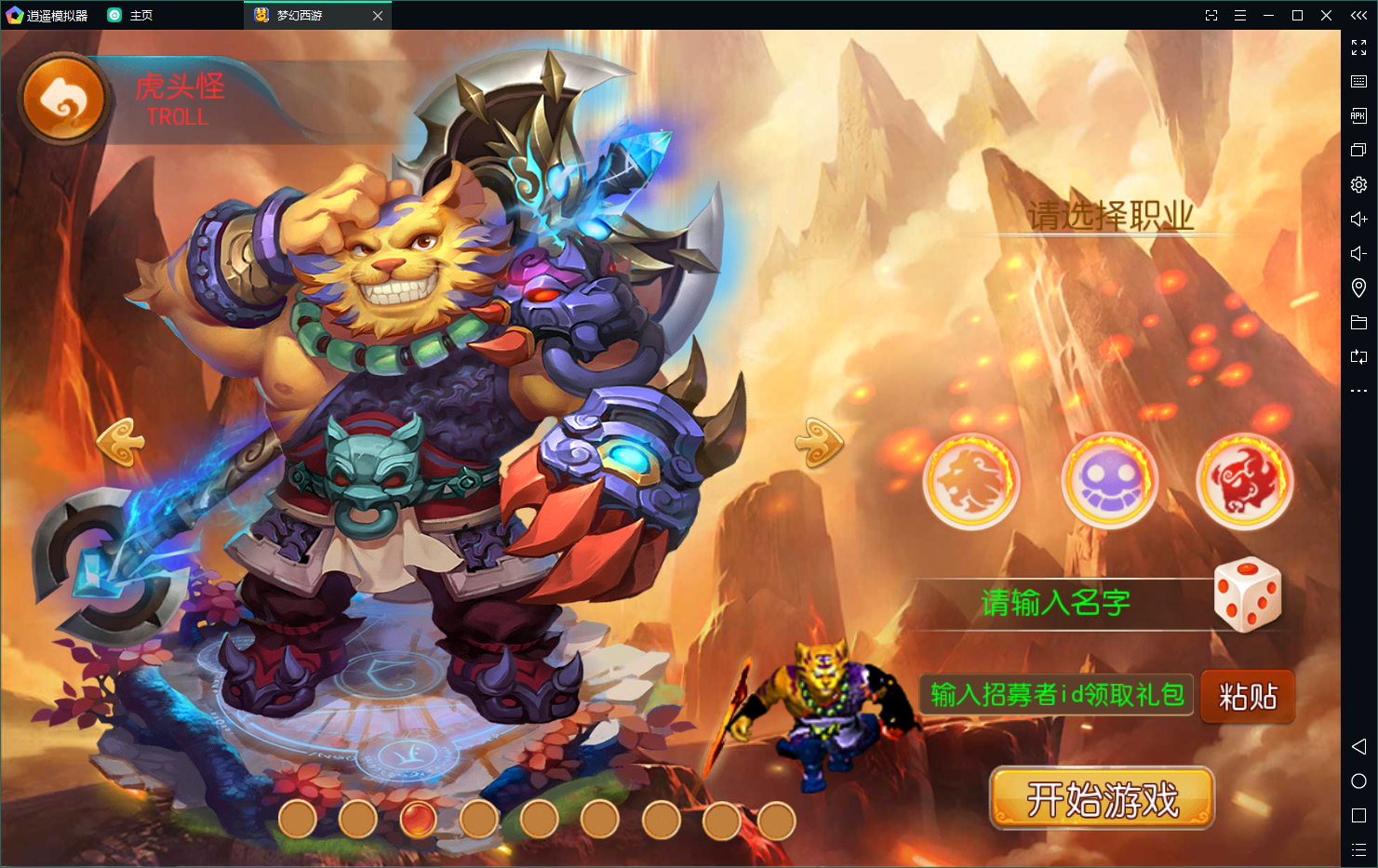Viewport: 1378px width, 868px height.
Task: Select the orange lion class icon
Action: click(x=970, y=481)
